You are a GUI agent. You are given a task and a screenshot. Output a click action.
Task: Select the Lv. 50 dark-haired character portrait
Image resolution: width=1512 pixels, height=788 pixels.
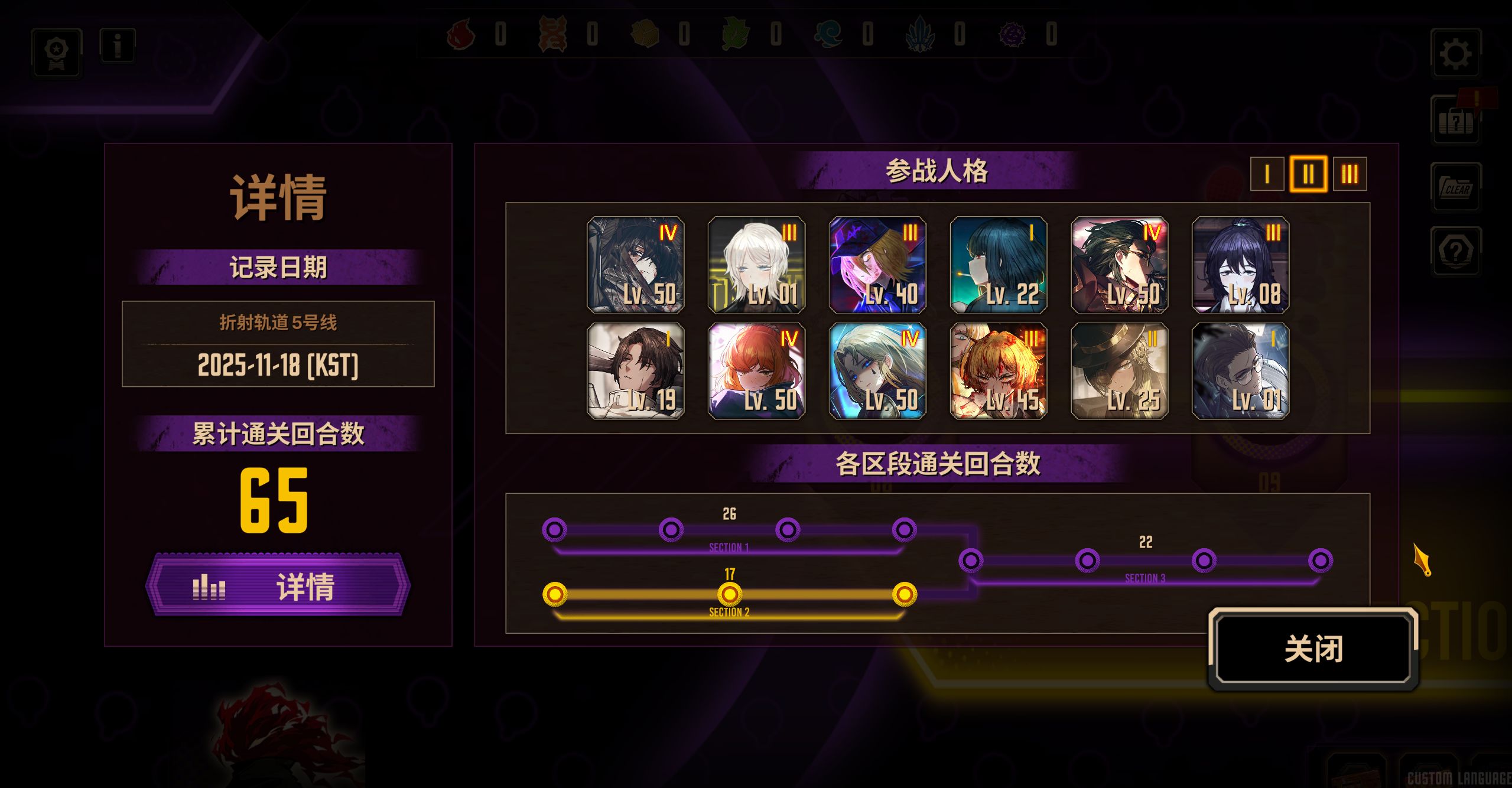(635, 266)
